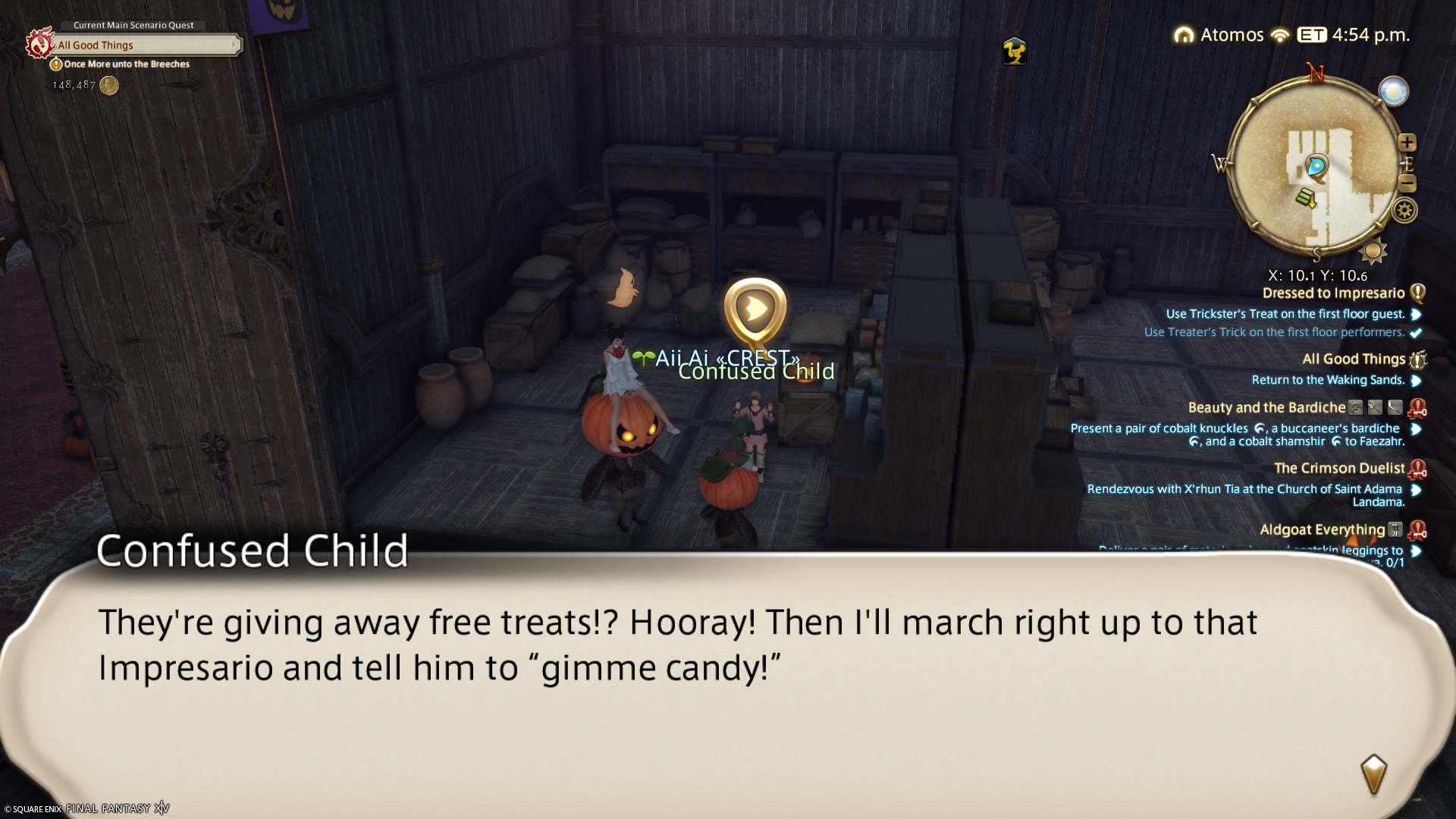Click the sun icon below the minimap
Viewport: 1456px width, 819px height.
click(1373, 251)
